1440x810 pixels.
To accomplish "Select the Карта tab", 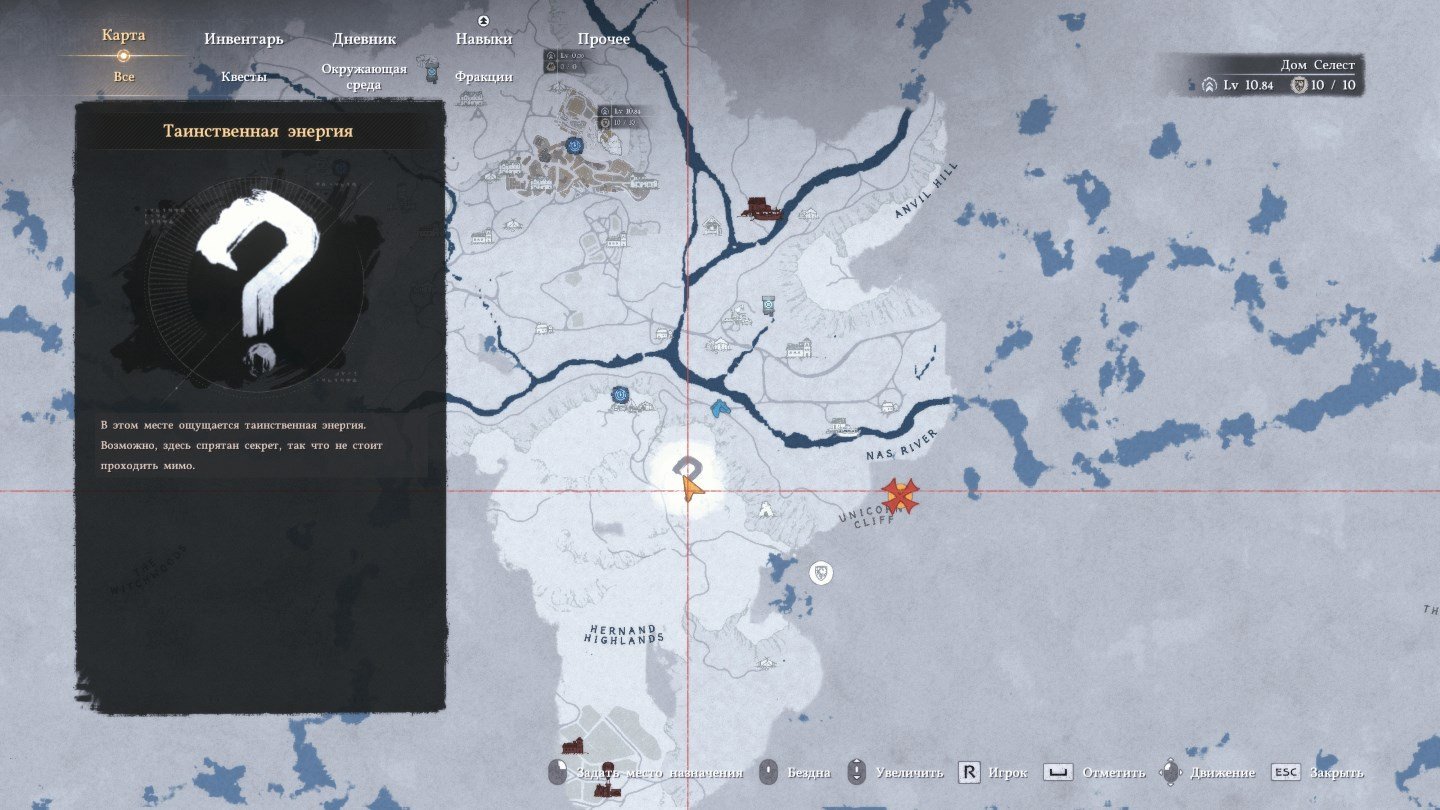I will coord(124,36).
